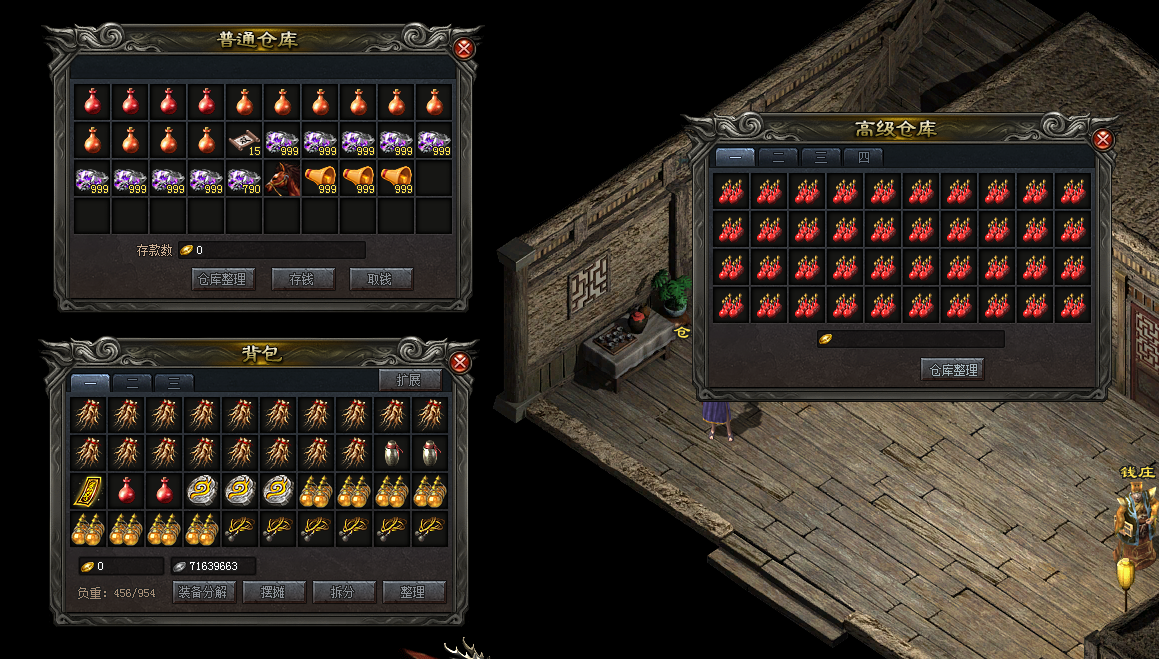The width and height of the screenshot is (1159, 659).
Task: Click 仓库整理 in the 普通仓库 window
Action: (222, 280)
